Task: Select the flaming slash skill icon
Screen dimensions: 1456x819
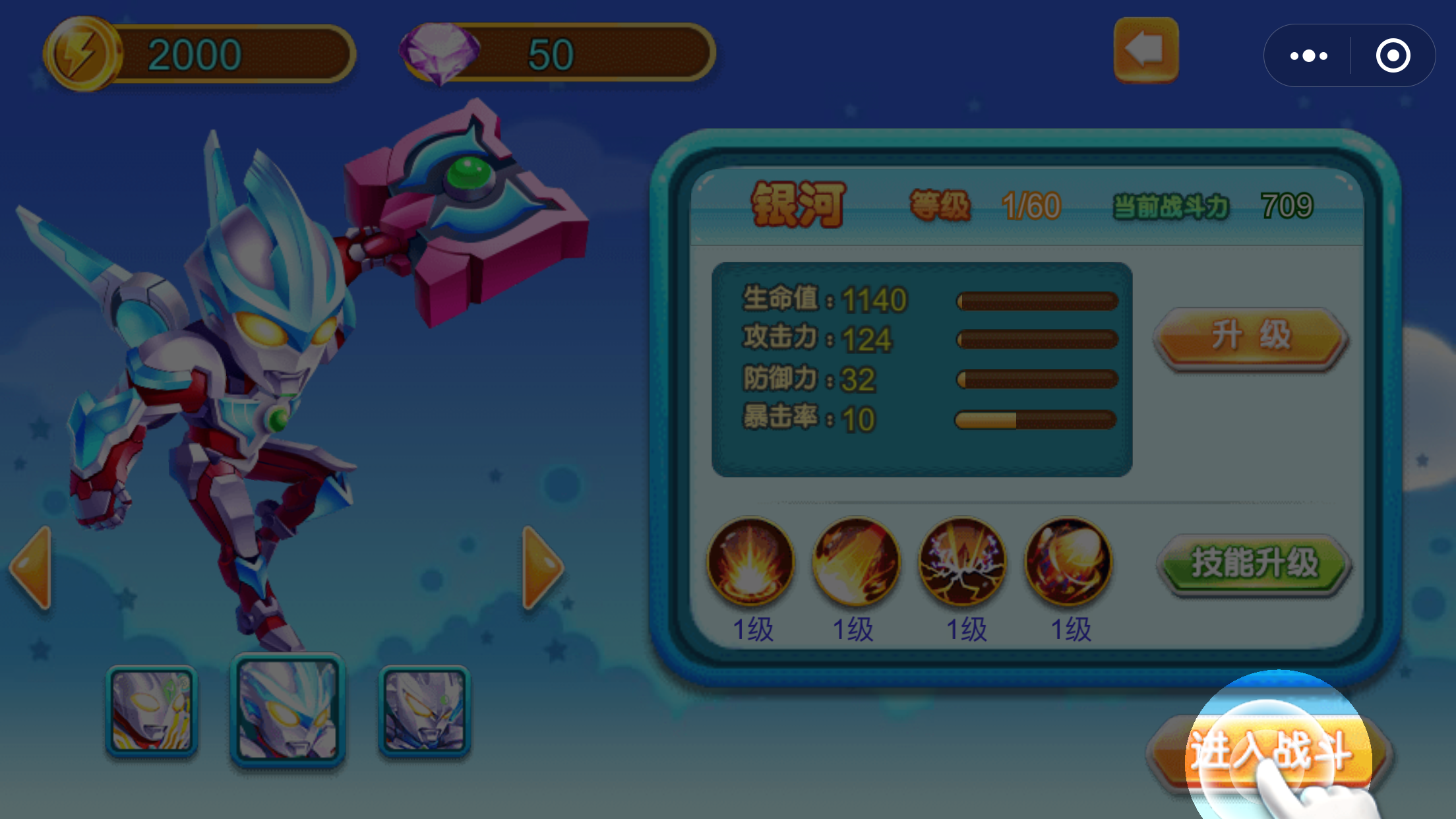Action: tap(856, 561)
